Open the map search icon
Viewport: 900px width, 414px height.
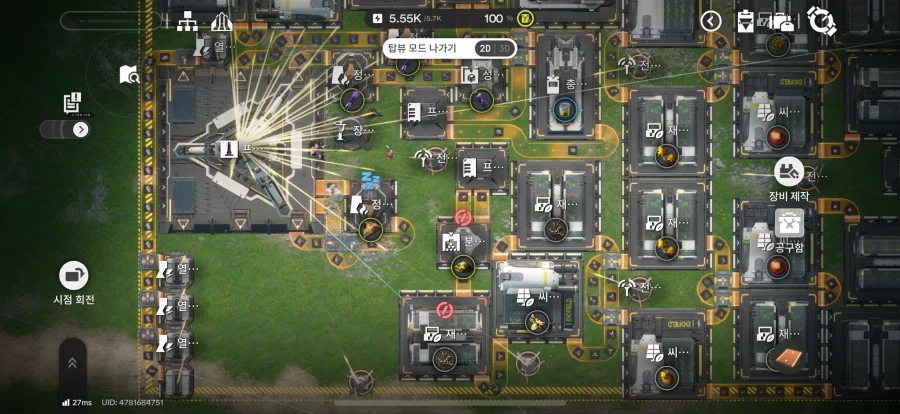[x=129, y=75]
